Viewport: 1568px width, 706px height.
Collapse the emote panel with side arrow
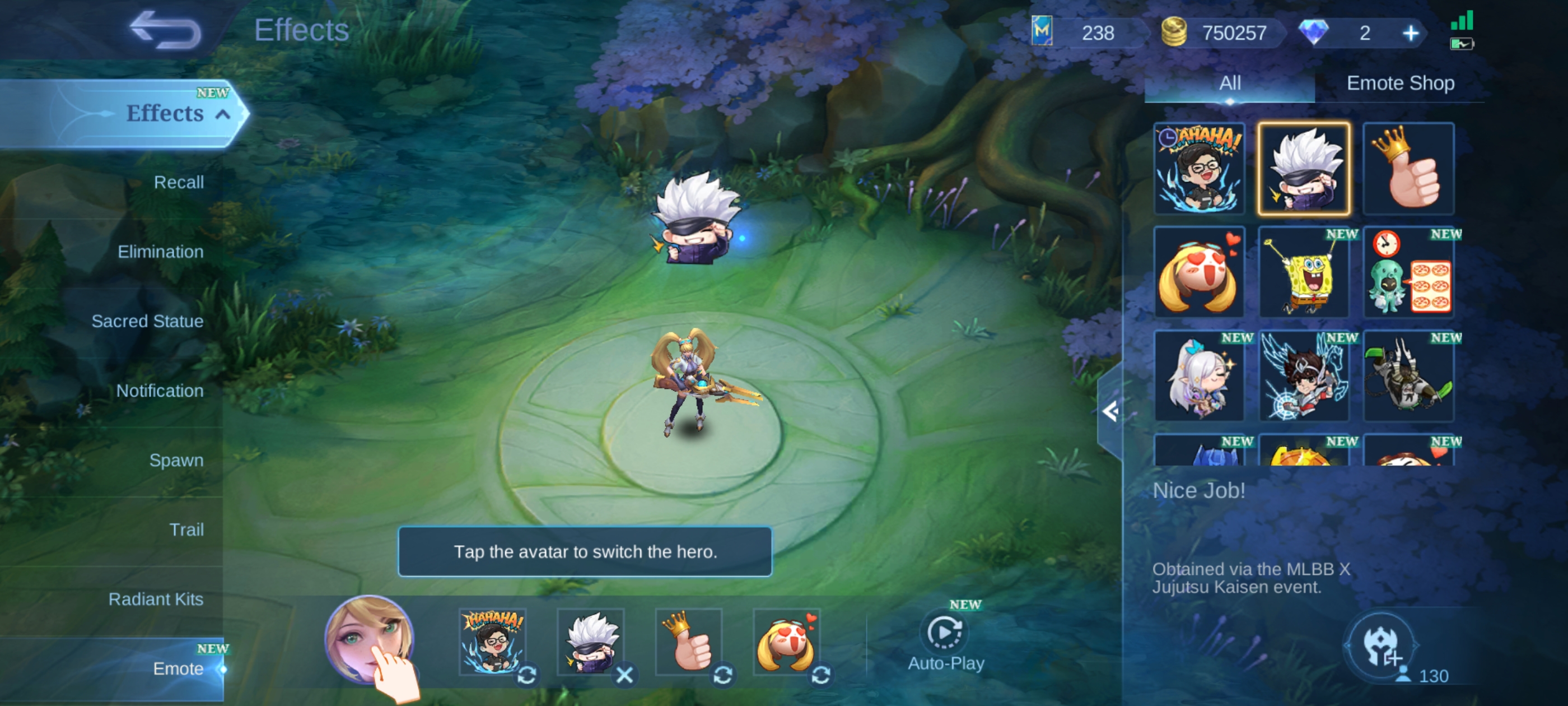coord(1110,412)
